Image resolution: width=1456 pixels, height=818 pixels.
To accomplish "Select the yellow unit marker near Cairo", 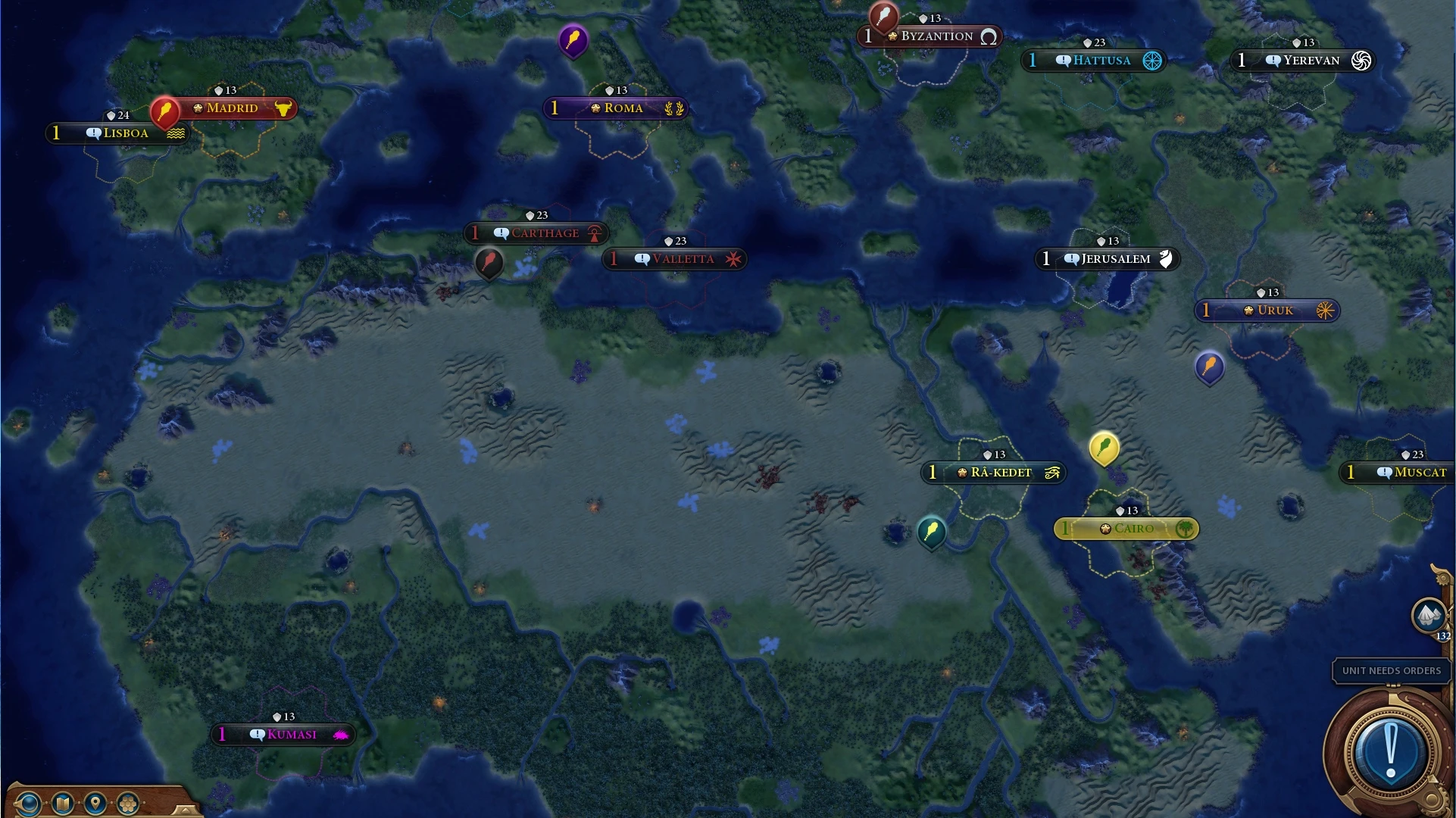I will tap(1105, 448).
